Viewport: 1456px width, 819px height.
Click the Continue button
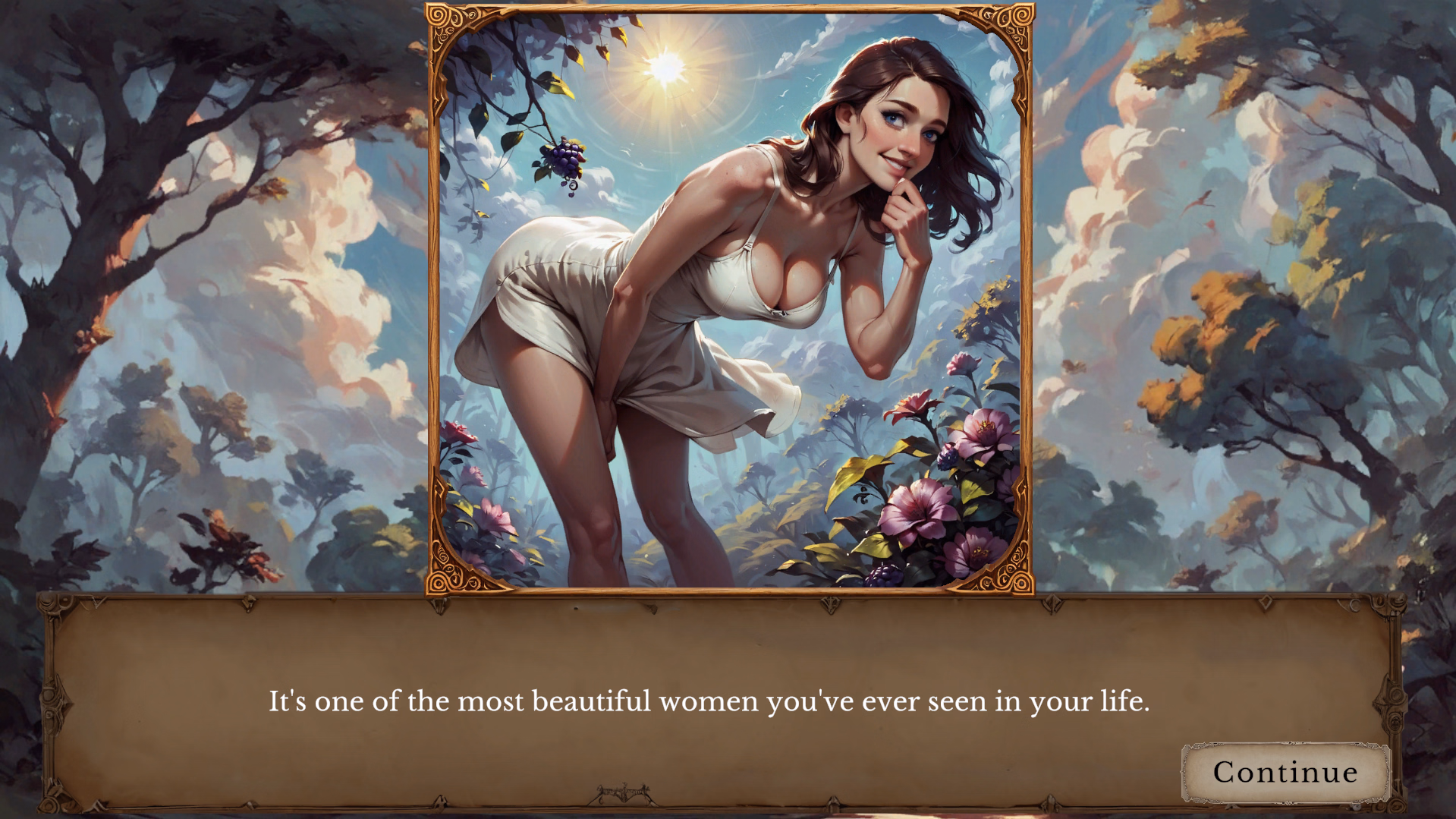(x=1285, y=772)
